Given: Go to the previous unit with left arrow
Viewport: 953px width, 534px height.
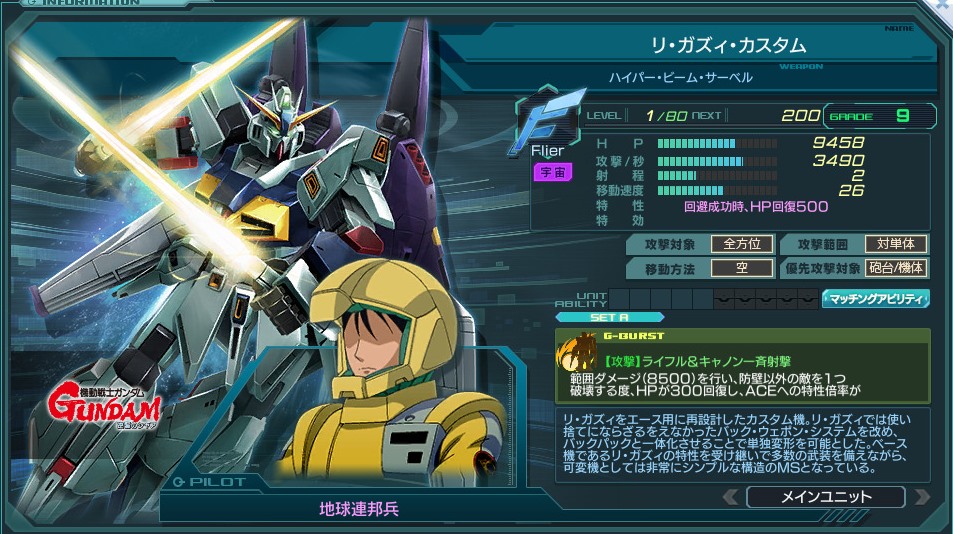Looking at the screenshot, I should click(x=730, y=497).
